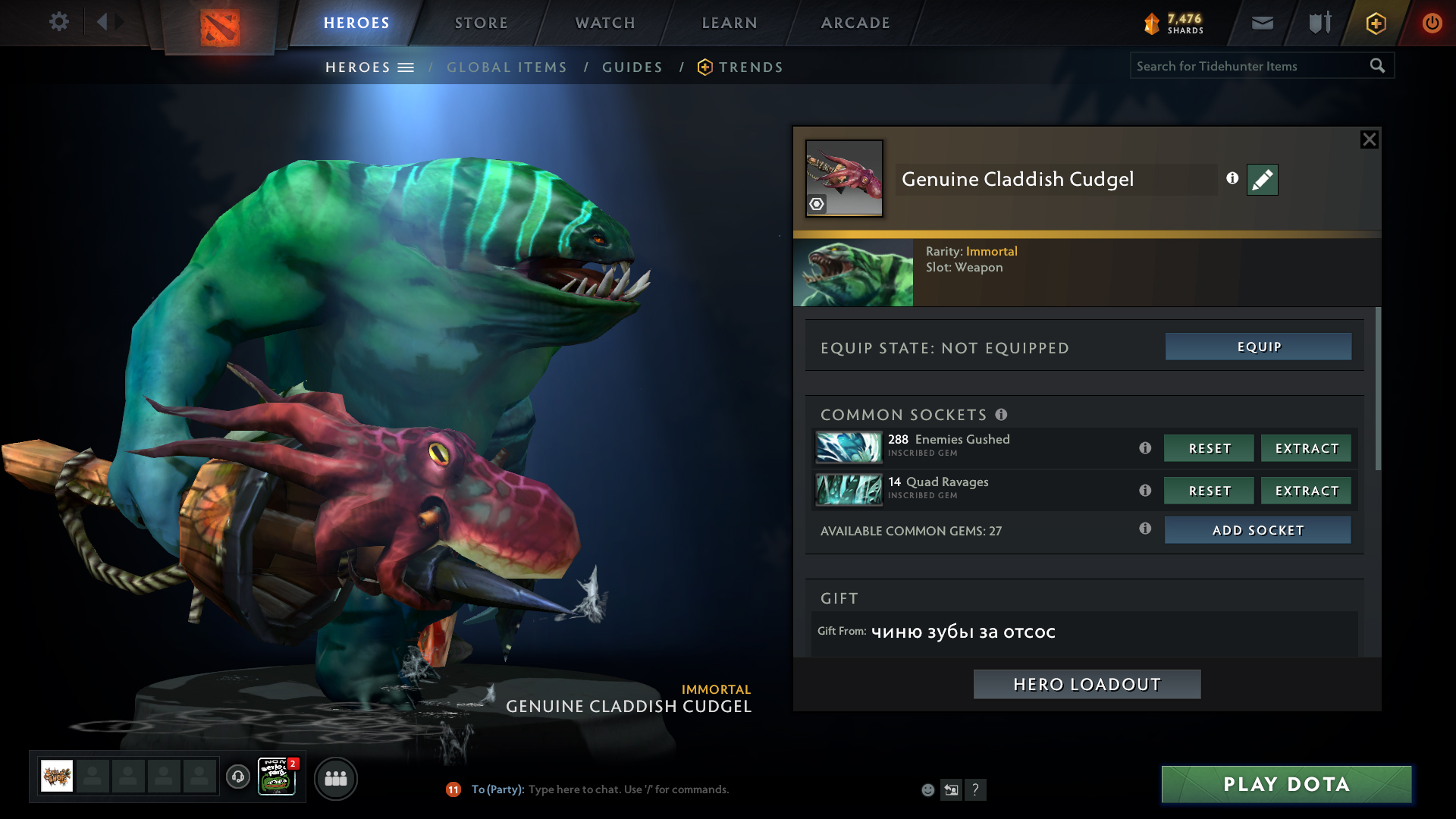This screenshot has width=1456, height=819.
Task: Open the Watch tab
Action: (604, 23)
